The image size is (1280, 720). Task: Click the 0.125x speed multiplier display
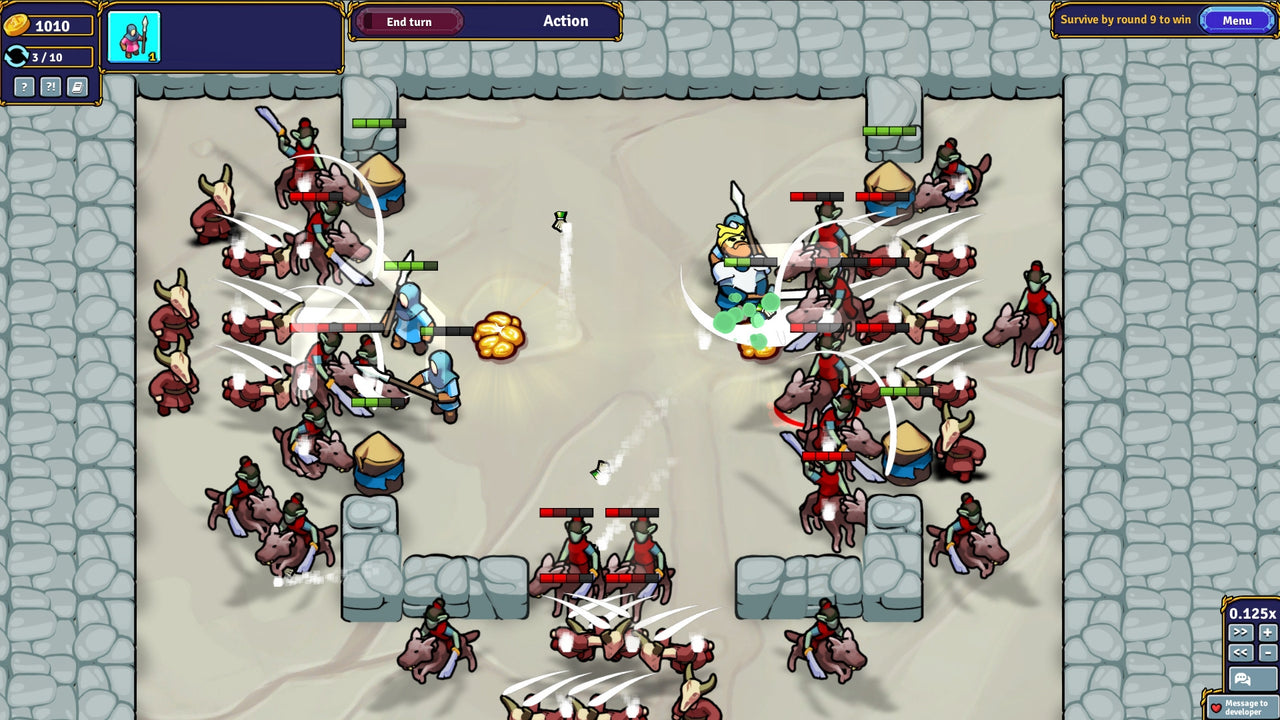1253,612
